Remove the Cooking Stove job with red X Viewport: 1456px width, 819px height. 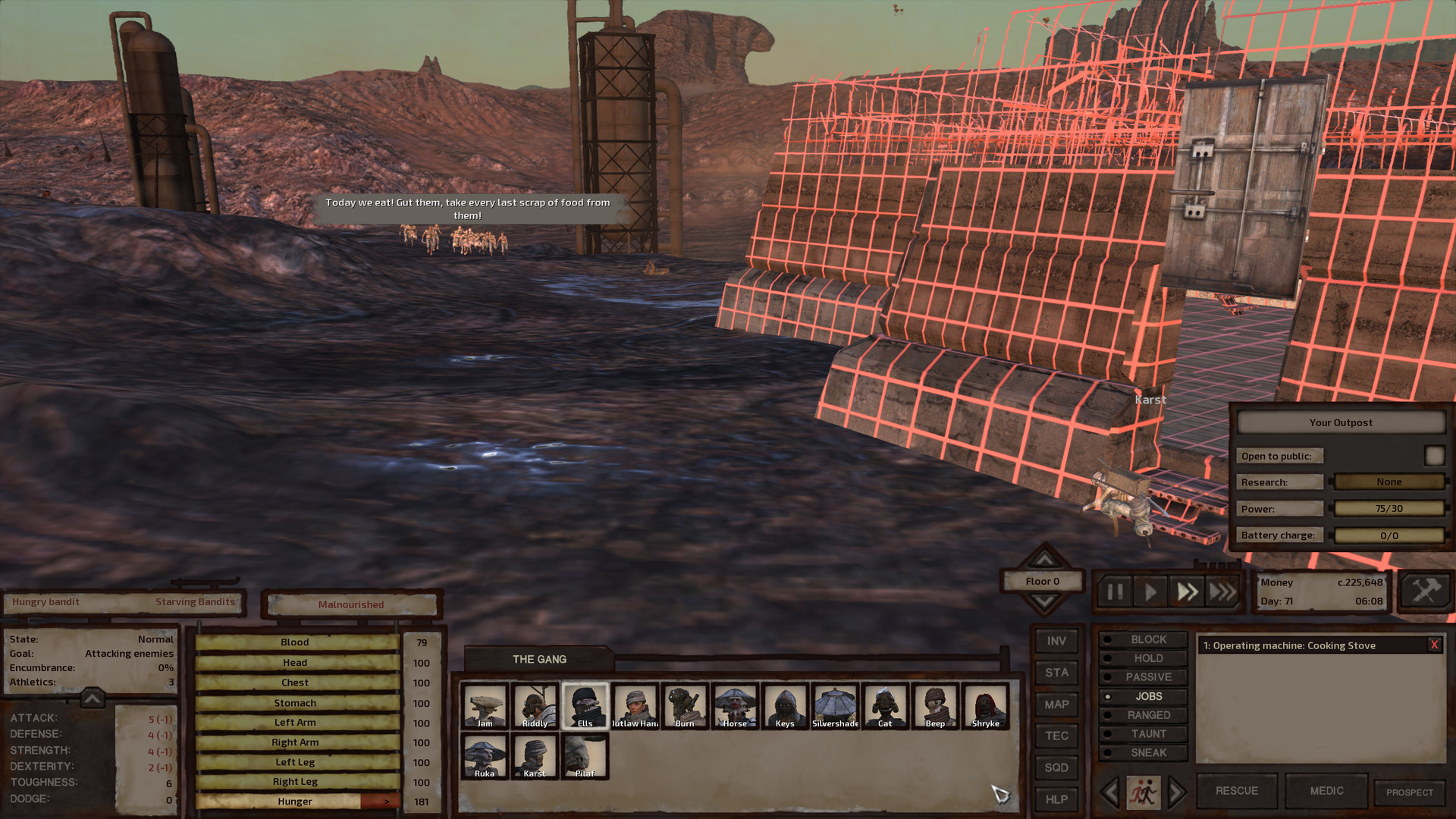click(x=1433, y=645)
